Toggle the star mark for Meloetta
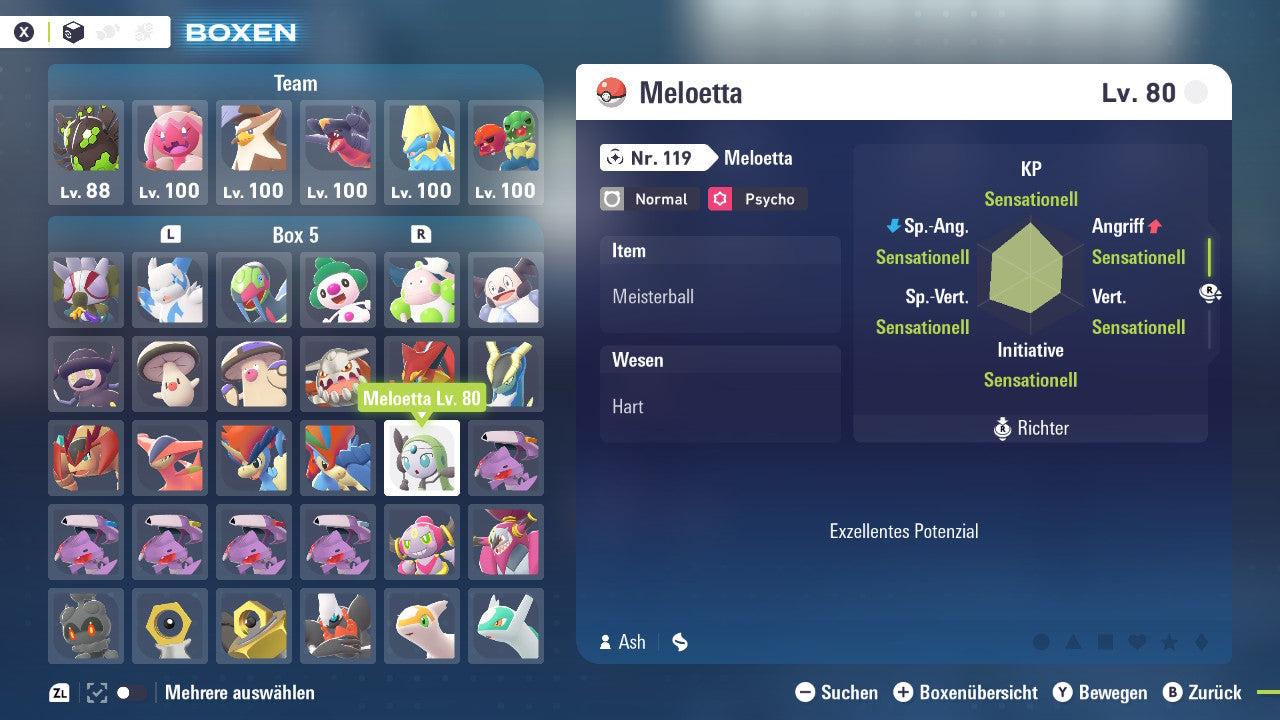 tap(1169, 642)
